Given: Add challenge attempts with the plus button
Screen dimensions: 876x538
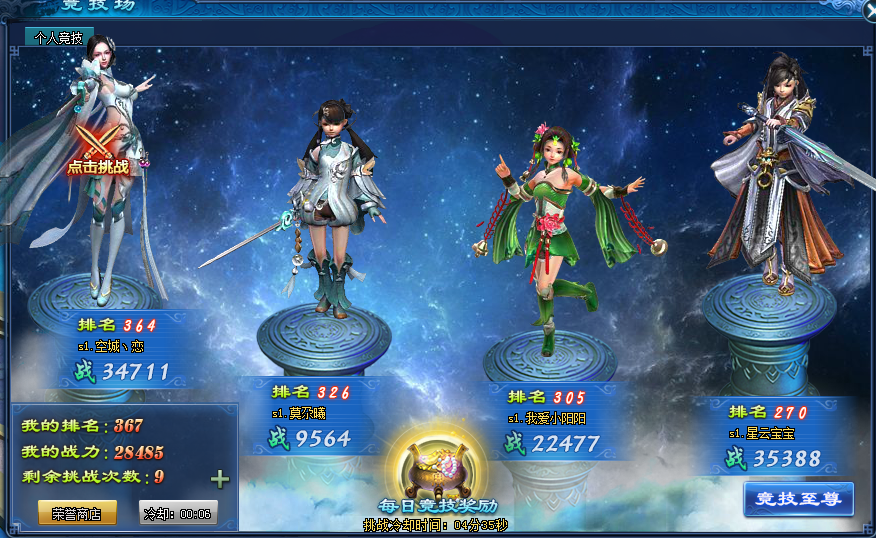Looking at the screenshot, I should pyautogui.click(x=220, y=479).
